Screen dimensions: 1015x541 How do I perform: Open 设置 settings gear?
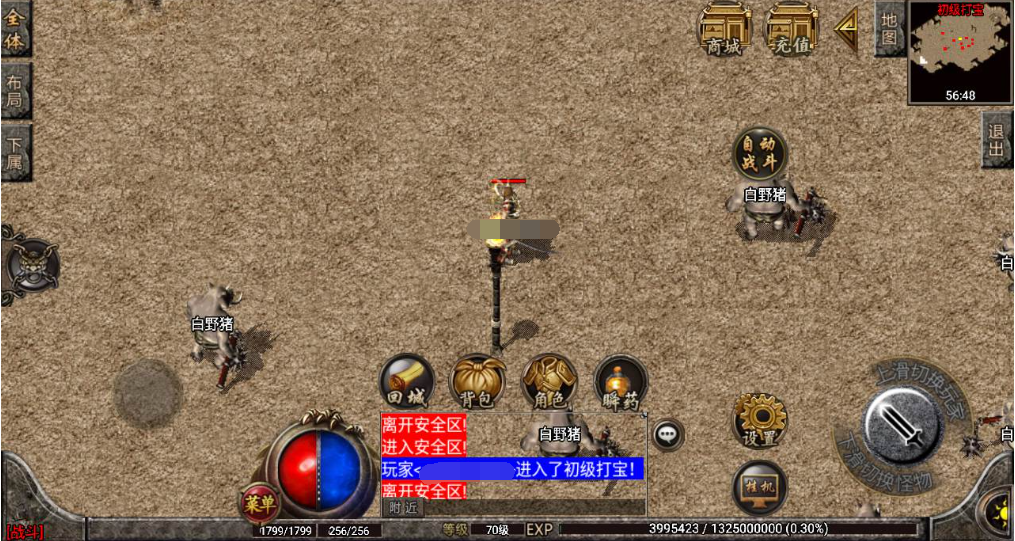click(x=759, y=420)
